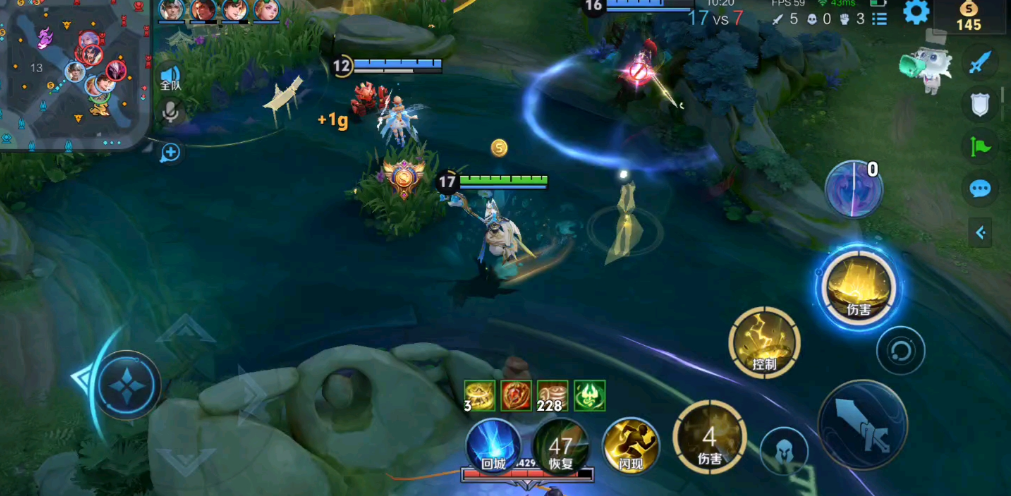Activate the glowing 伤害 ultimate skill
The width and height of the screenshot is (1011, 496).
tap(858, 287)
